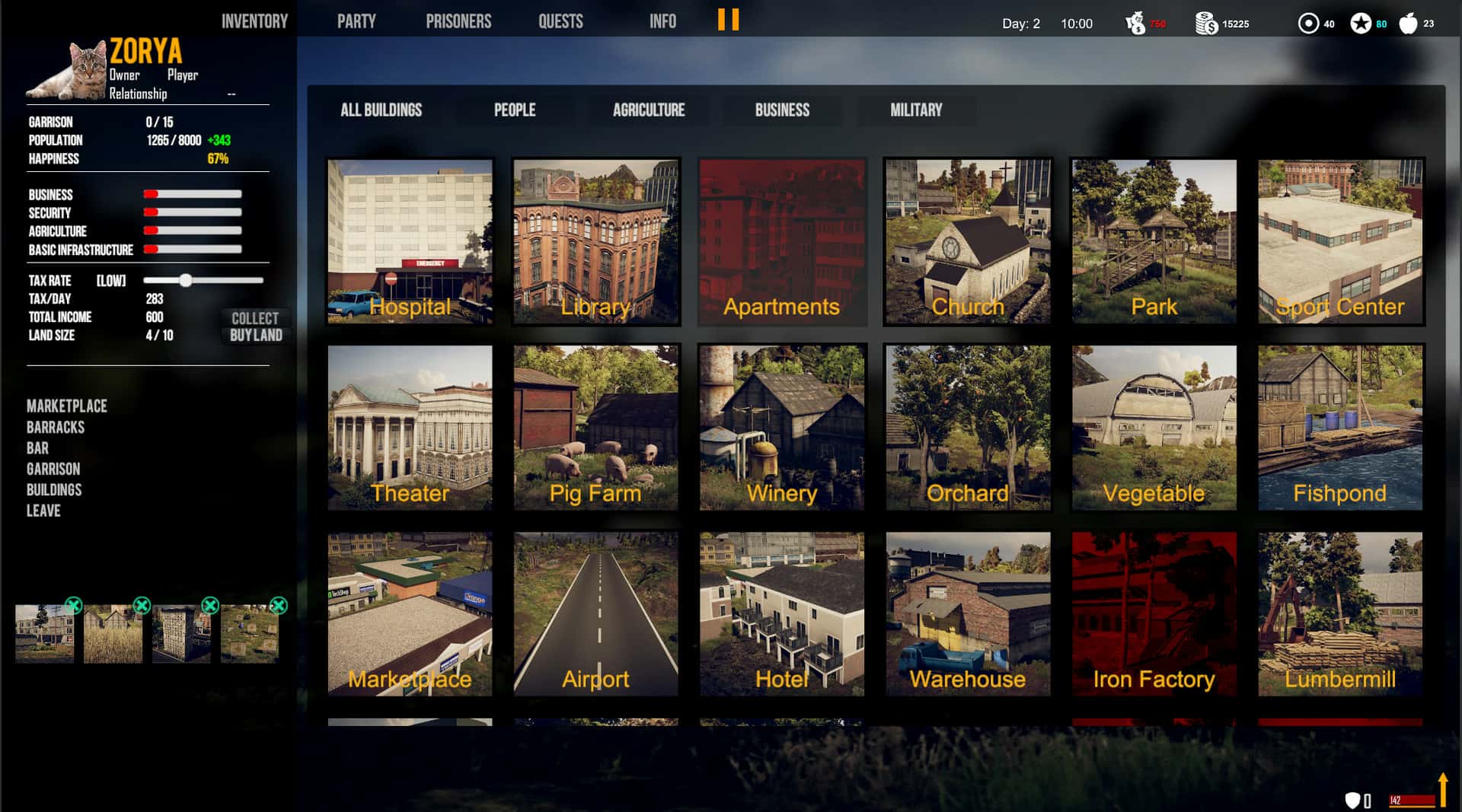The height and width of the screenshot is (812, 1462).
Task: Switch to the Agriculture buildings tab
Action: 648,110
